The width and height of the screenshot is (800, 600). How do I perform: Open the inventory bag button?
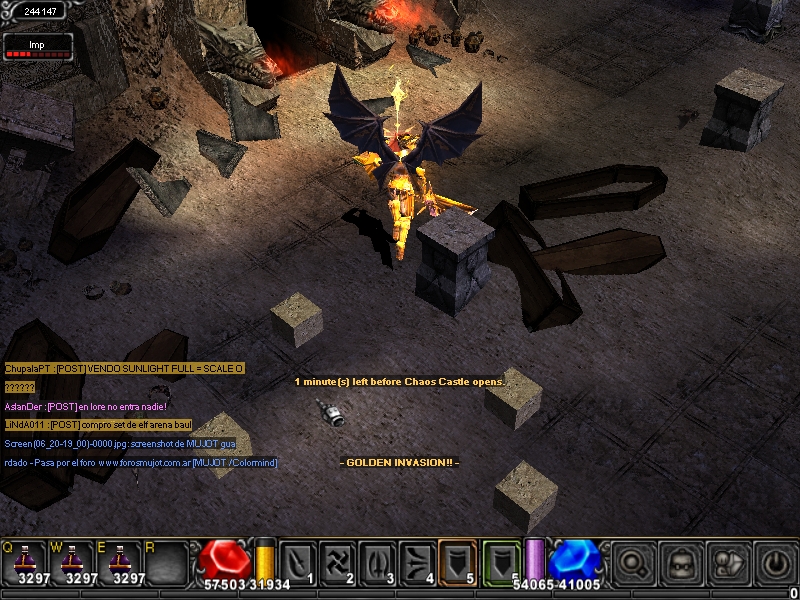[x=680, y=562]
